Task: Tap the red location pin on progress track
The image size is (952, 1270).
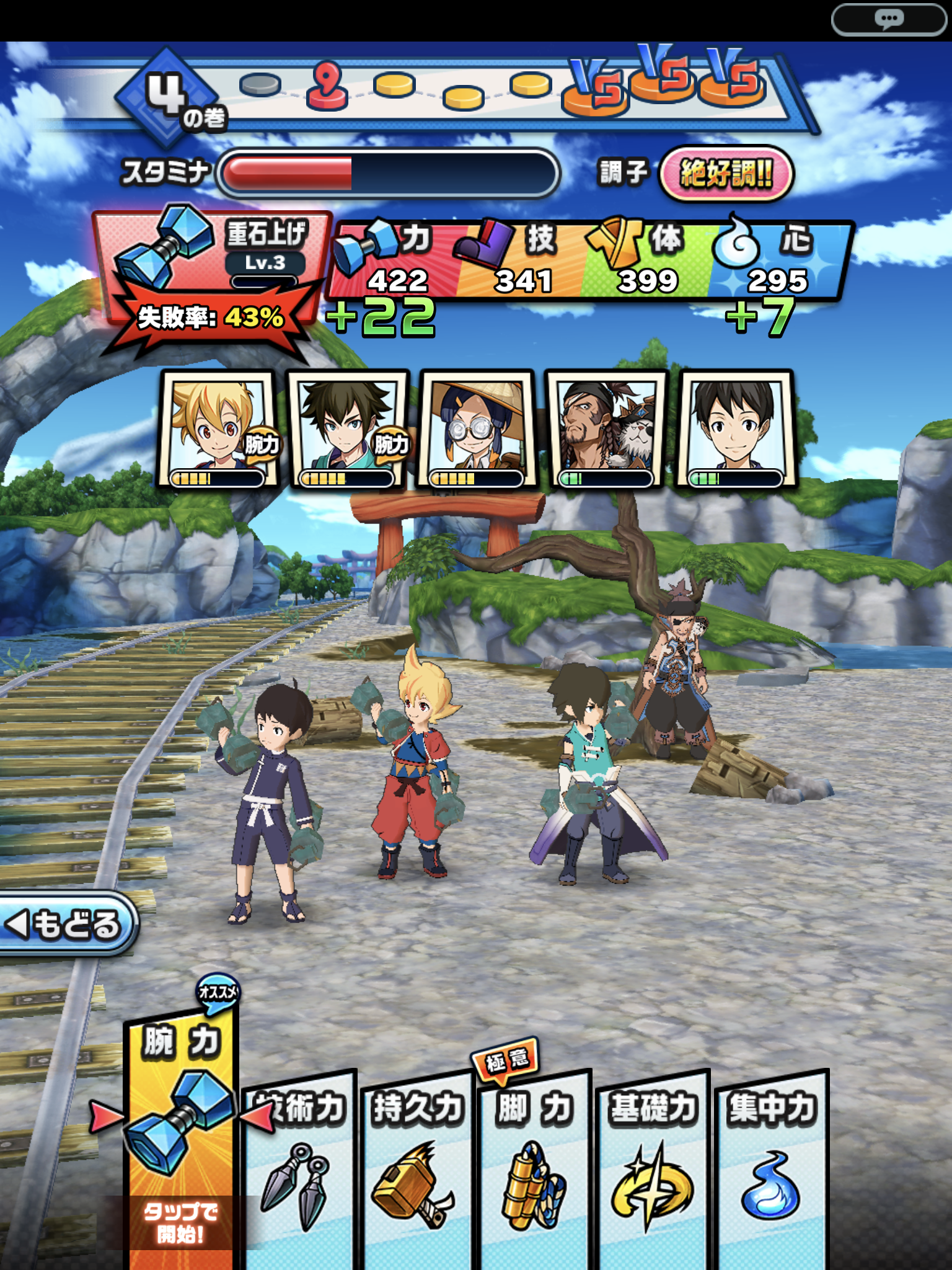Action: point(327,87)
